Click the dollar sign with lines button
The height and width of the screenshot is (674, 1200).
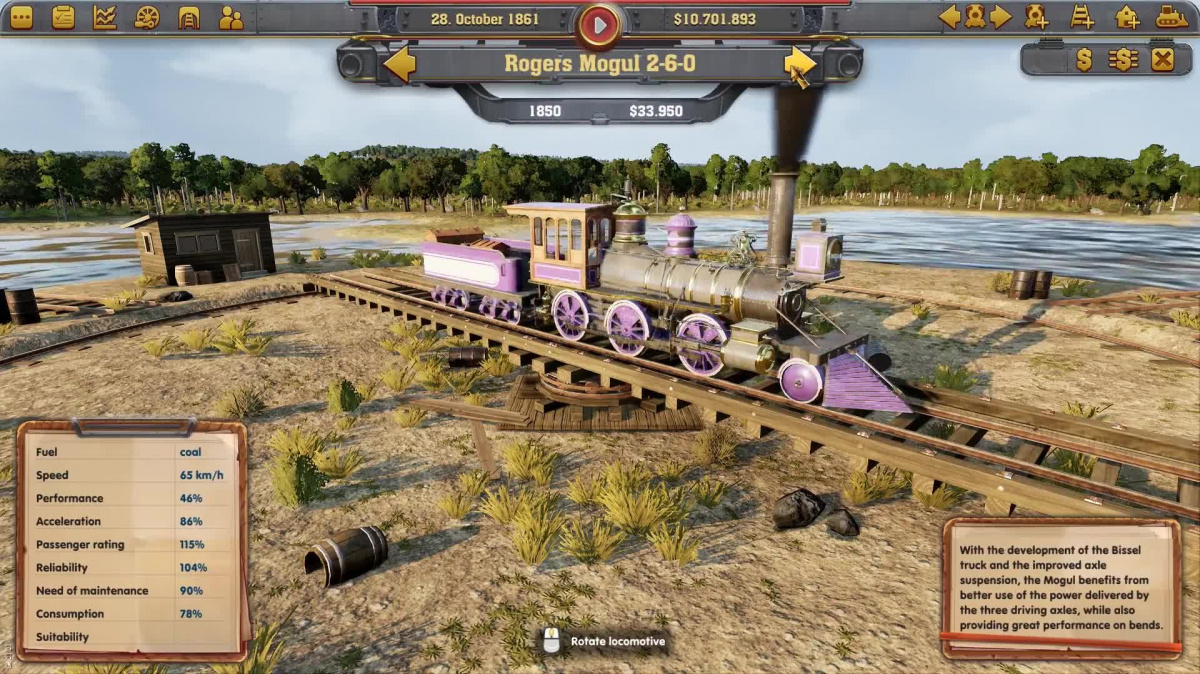point(1123,60)
